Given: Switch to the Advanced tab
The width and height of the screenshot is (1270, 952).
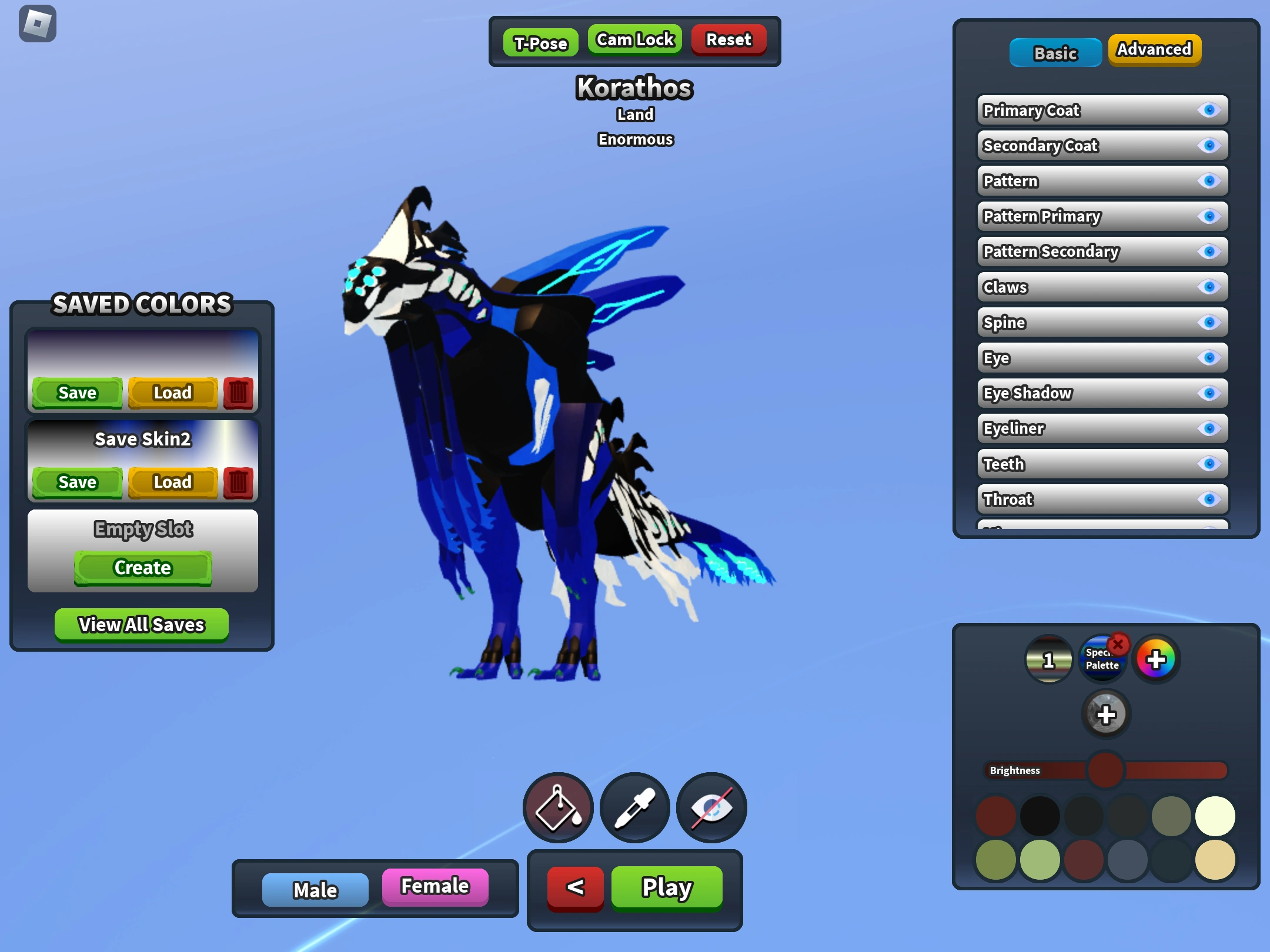Looking at the screenshot, I should [x=1154, y=50].
